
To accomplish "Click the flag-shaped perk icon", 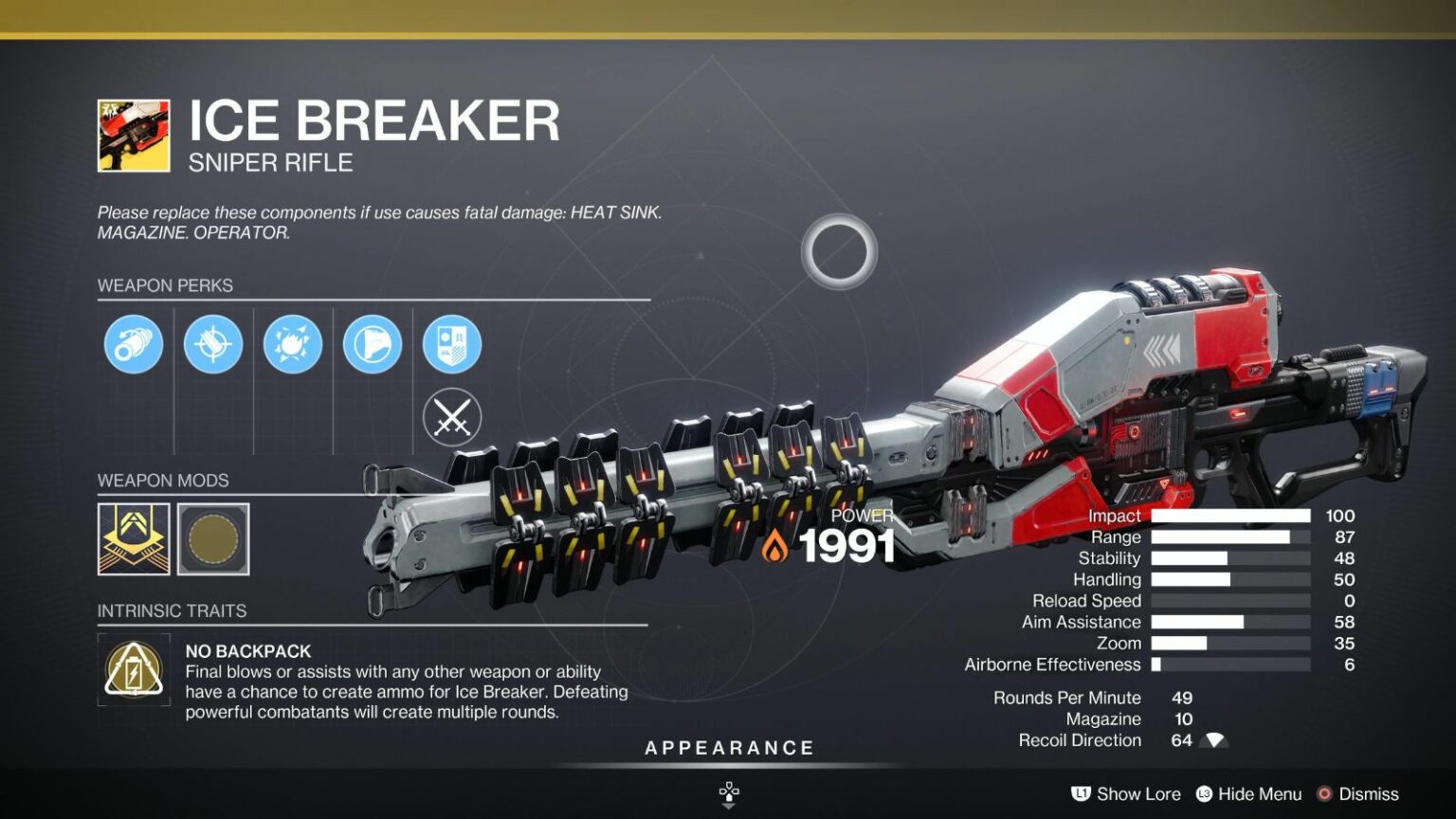I will click(371, 344).
